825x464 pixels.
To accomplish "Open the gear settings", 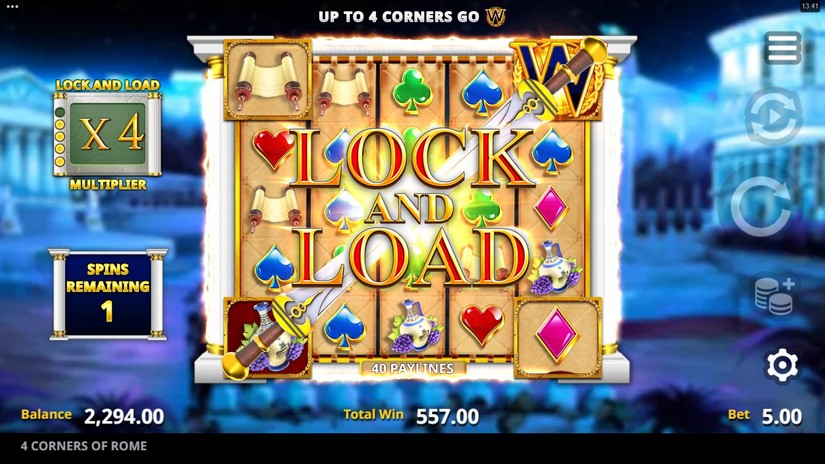I will pyautogui.click(x=781, y=365).
